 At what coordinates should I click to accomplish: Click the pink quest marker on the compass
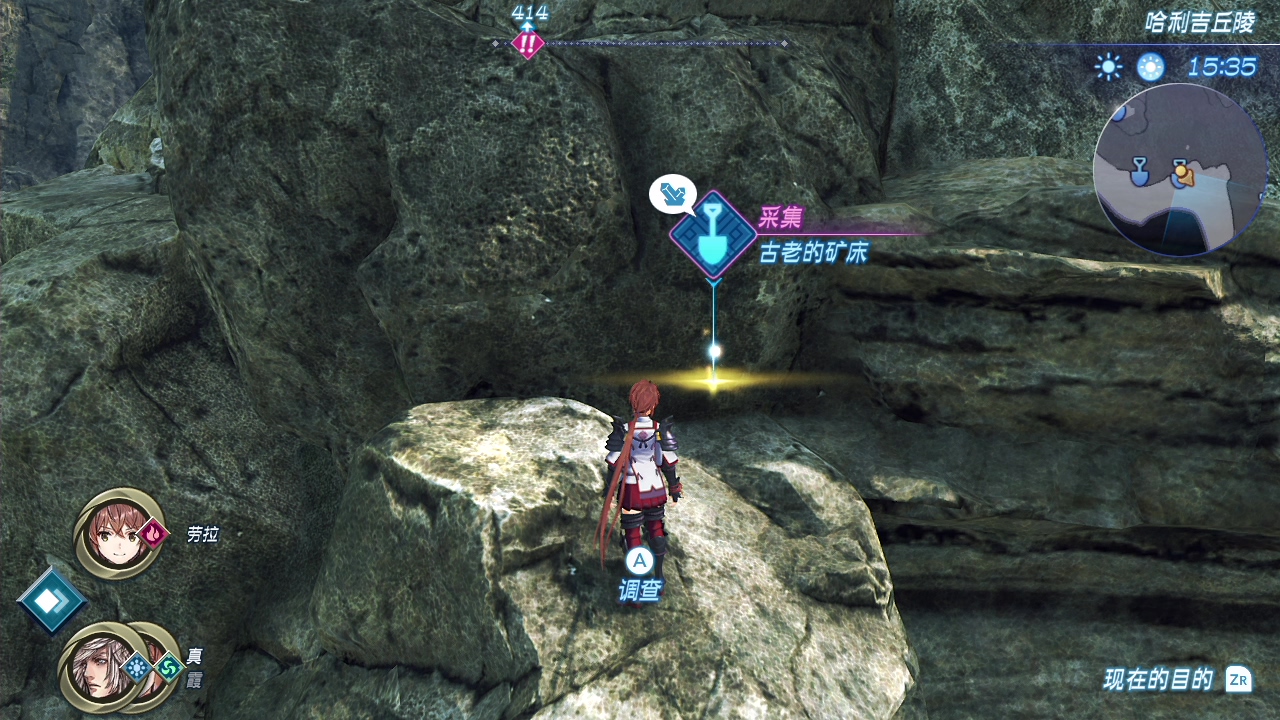click(x=527, y=43)
